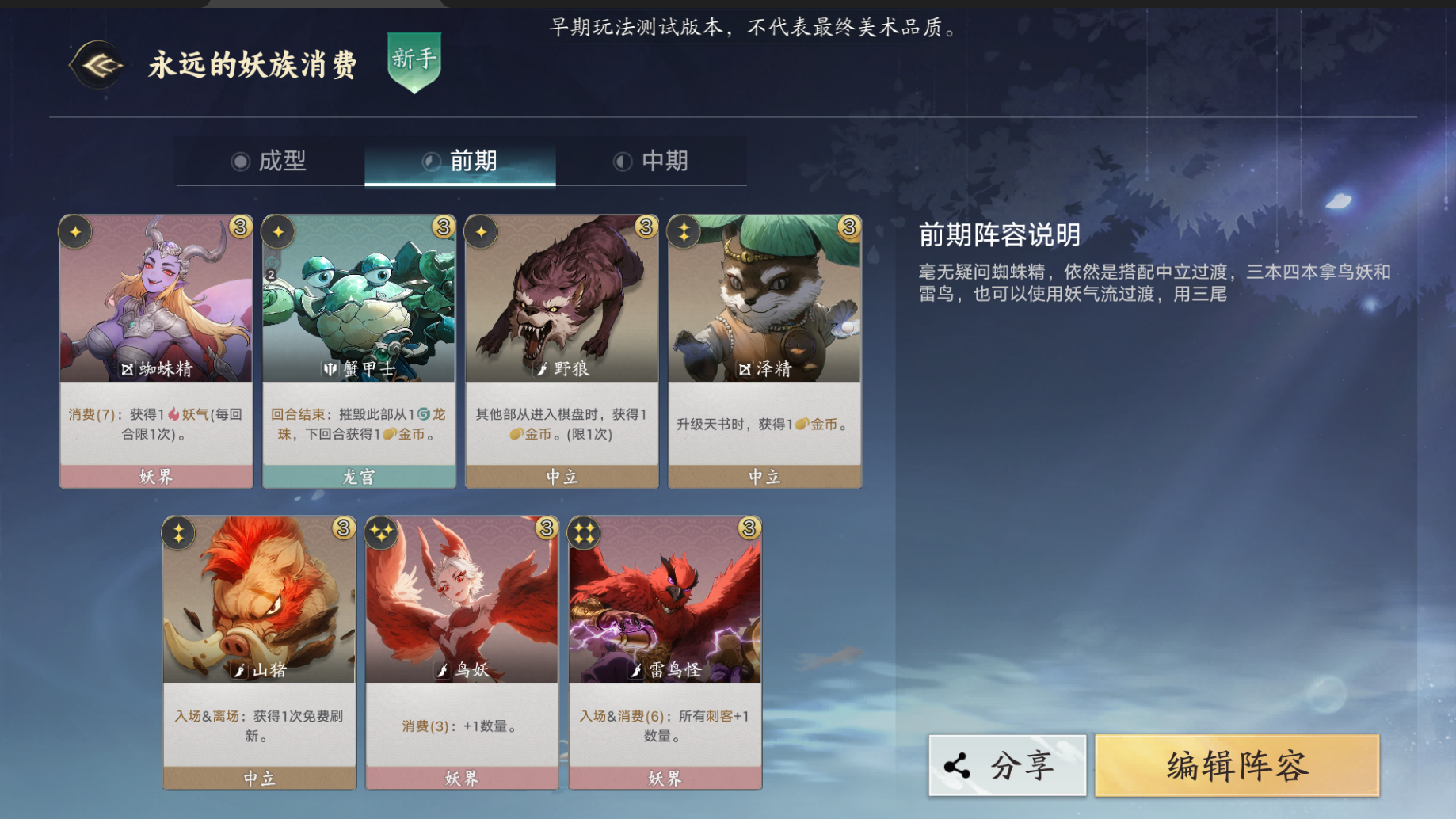Viewport: 1456px width, 819px height.
Task: Click the gold coin icon in 泽精 description
Action: coord(802,423)
